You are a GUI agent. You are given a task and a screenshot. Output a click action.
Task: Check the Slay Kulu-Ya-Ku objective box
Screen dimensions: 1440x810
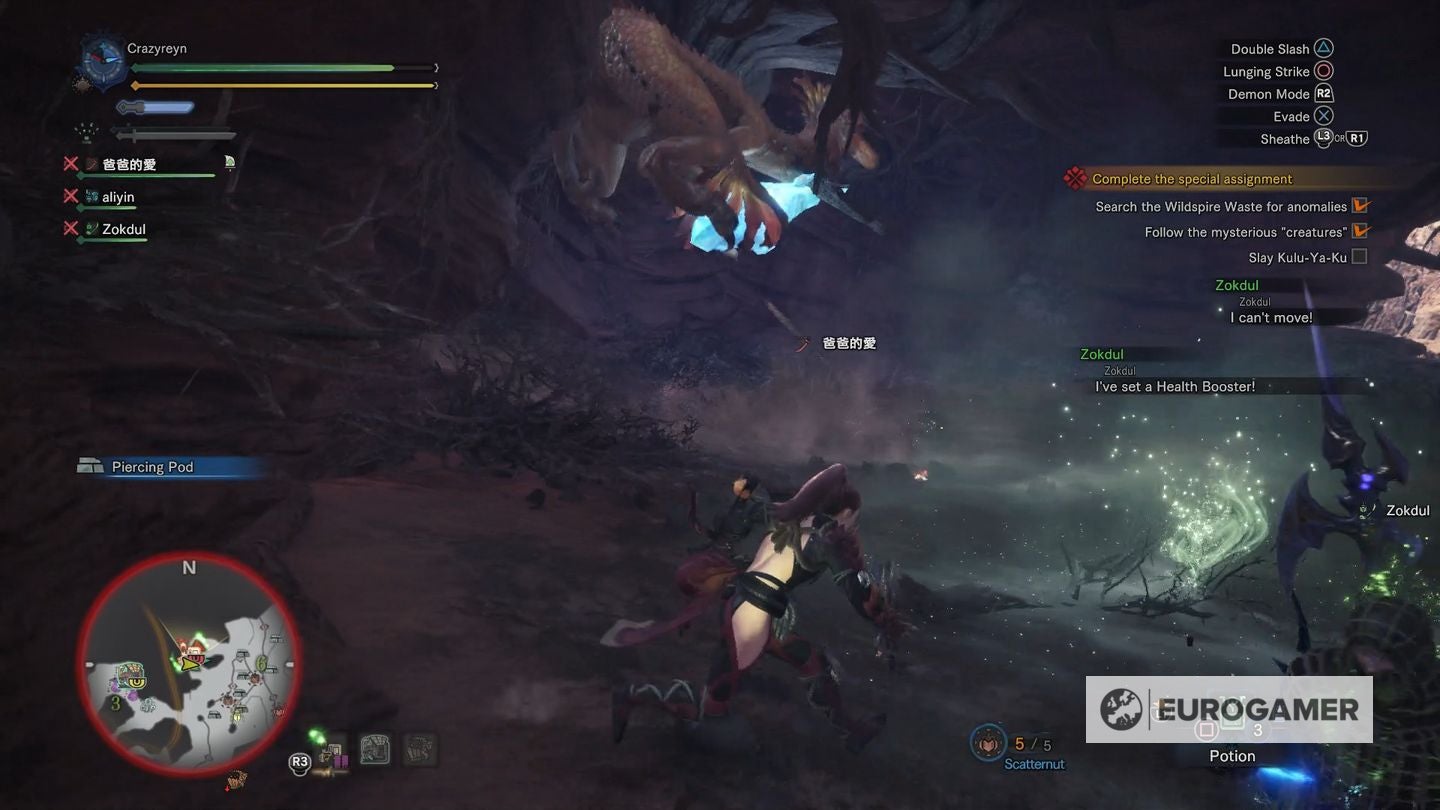pyautogui.click(x=1358, y=256)
